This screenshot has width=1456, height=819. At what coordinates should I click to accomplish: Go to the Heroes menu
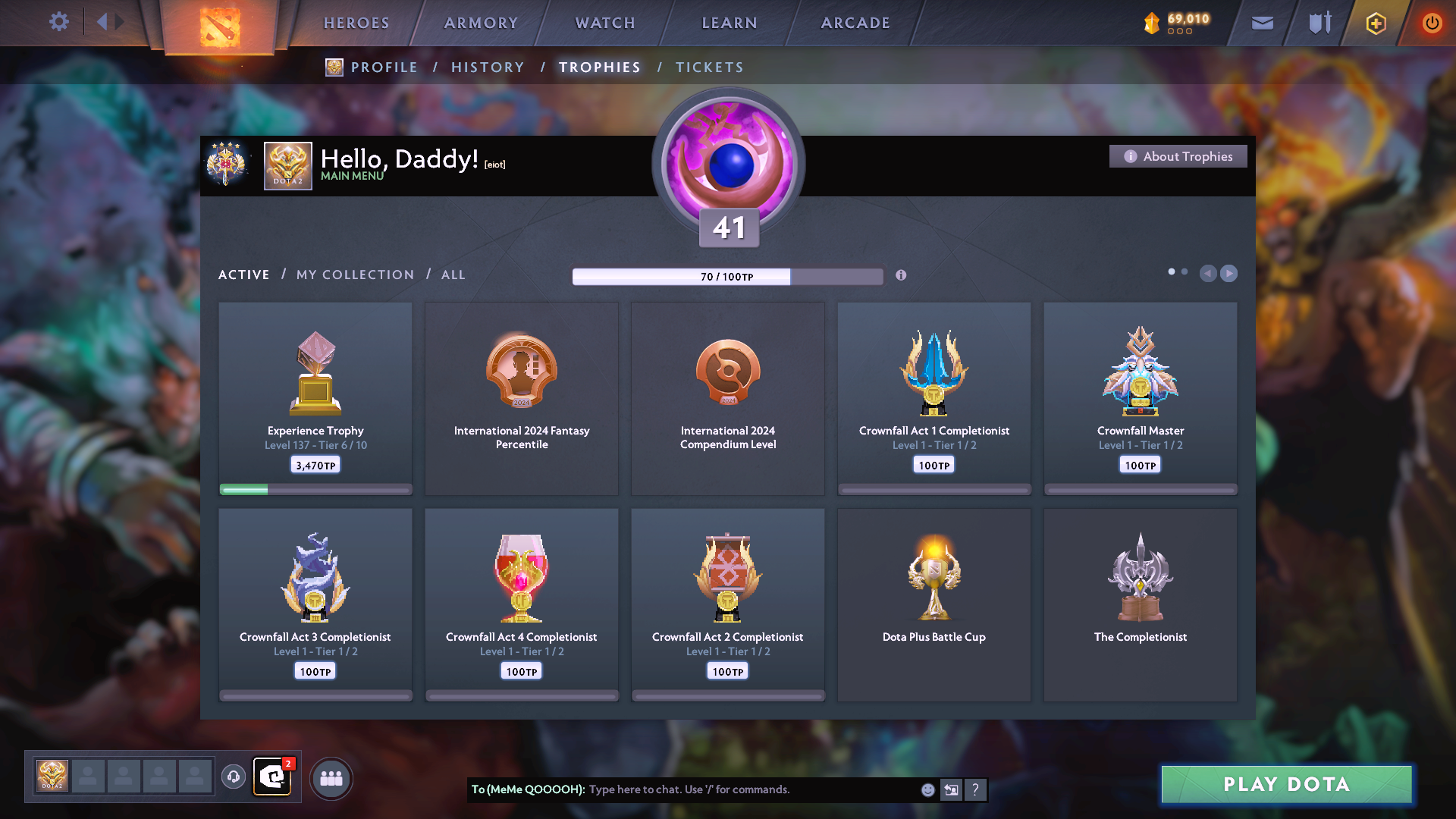356,23
